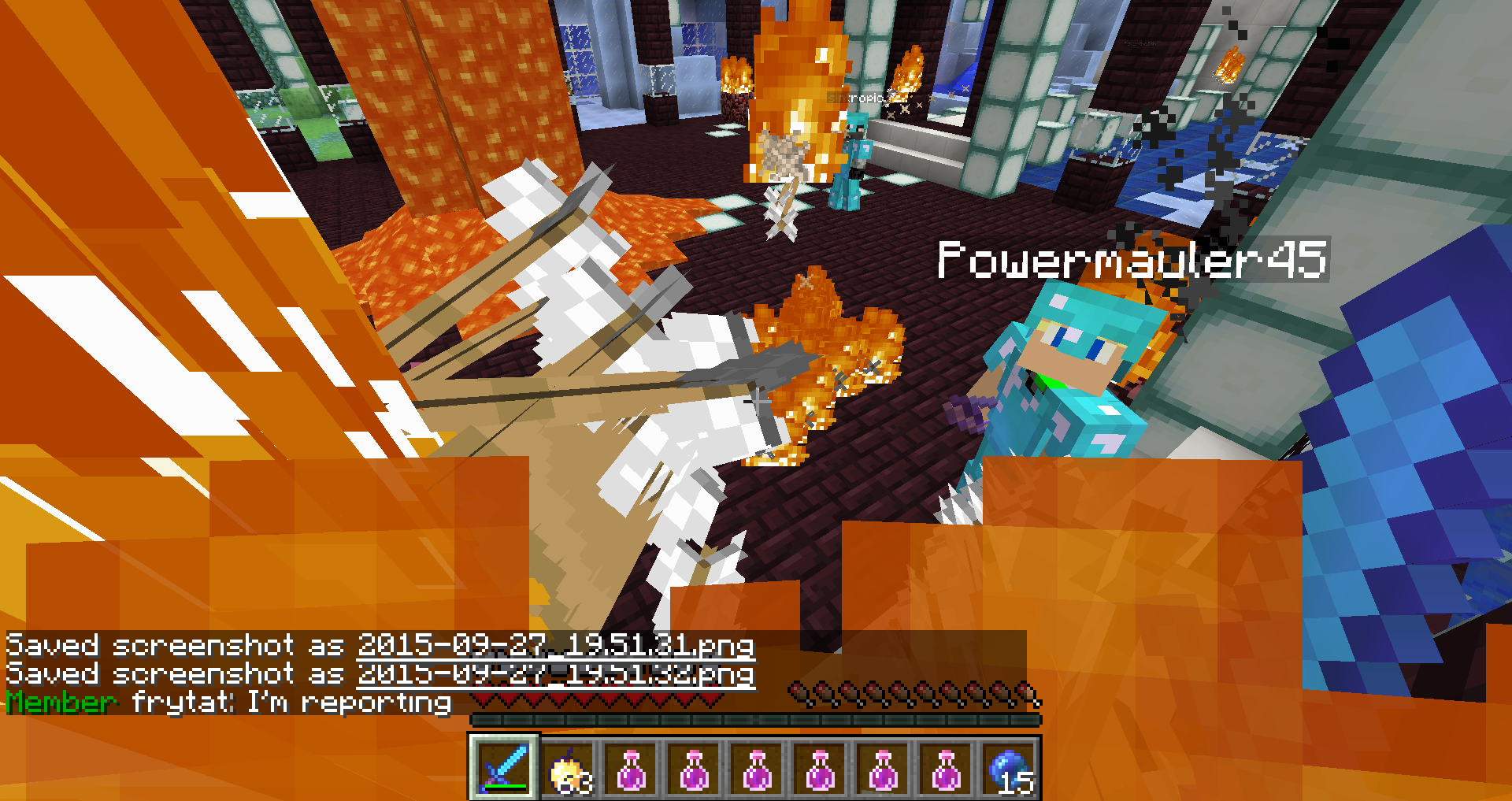1512x801 pixels.
Task: Select the golden apple stack slot
Action: tap(568, 769)
